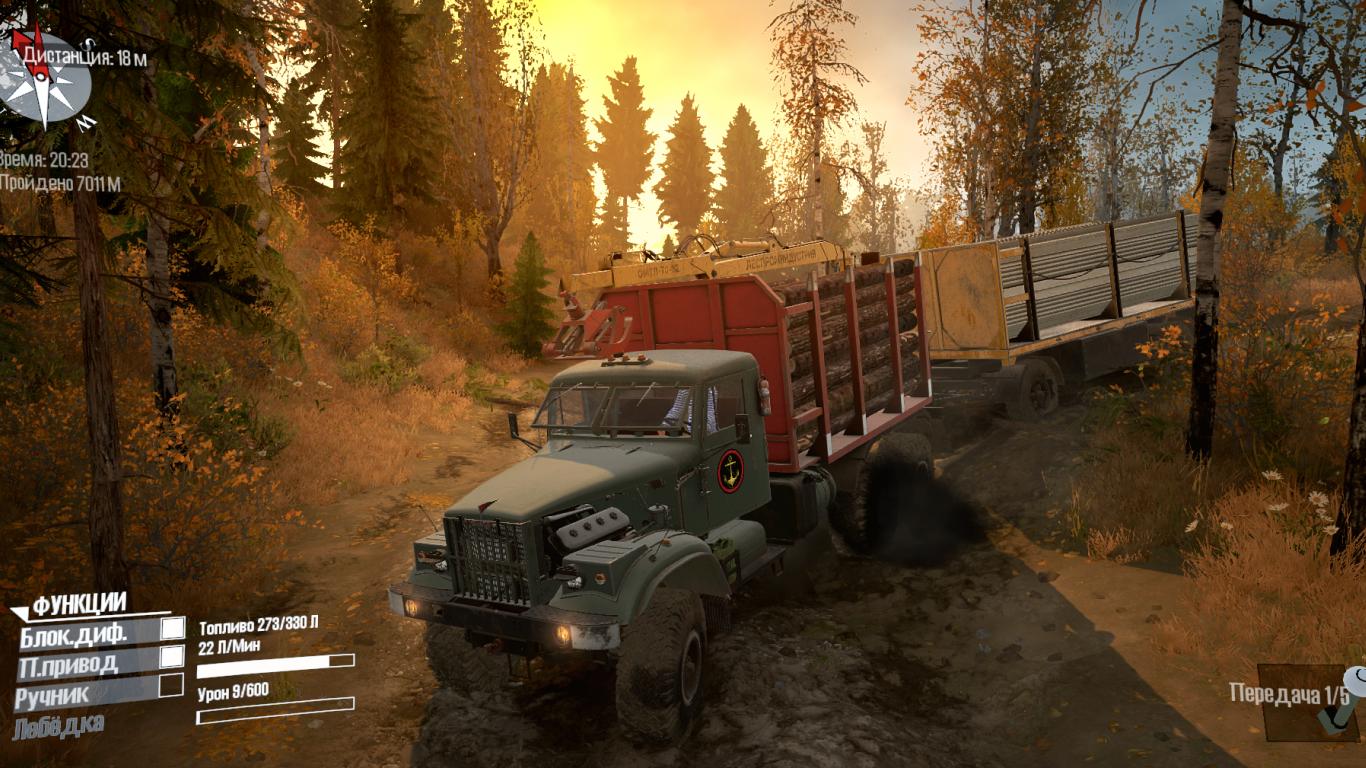Click the ФУНКЦИИ panel header
Image resolution: width=1366 pixels, height=768 pixels.
(x=78, y=604)
